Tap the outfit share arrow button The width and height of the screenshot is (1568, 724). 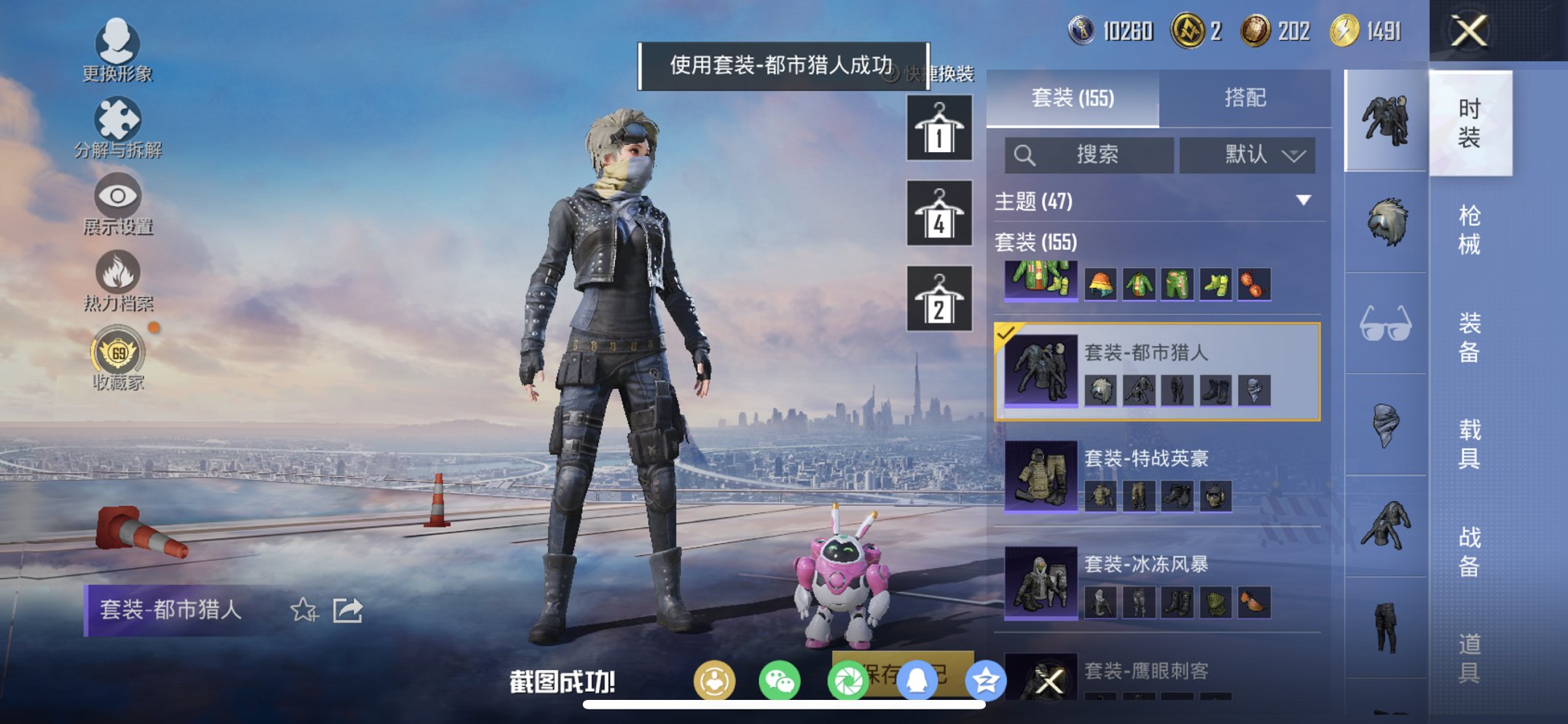[x=348, y=611]
